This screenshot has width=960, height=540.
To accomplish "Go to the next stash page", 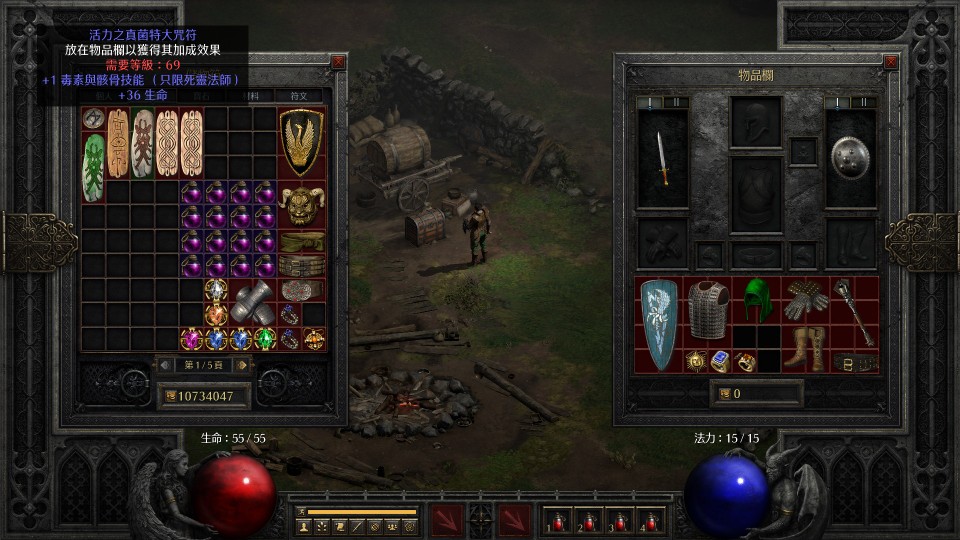I will [x=241, y=365].
